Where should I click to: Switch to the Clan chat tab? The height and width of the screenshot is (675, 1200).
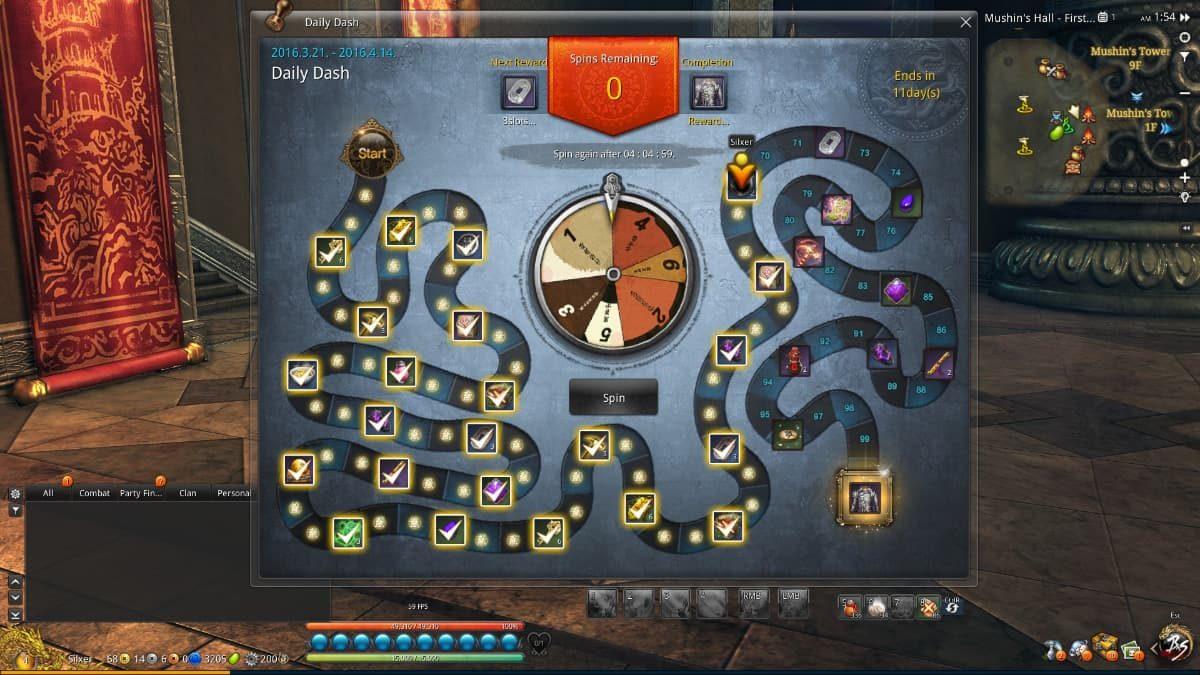188,493
